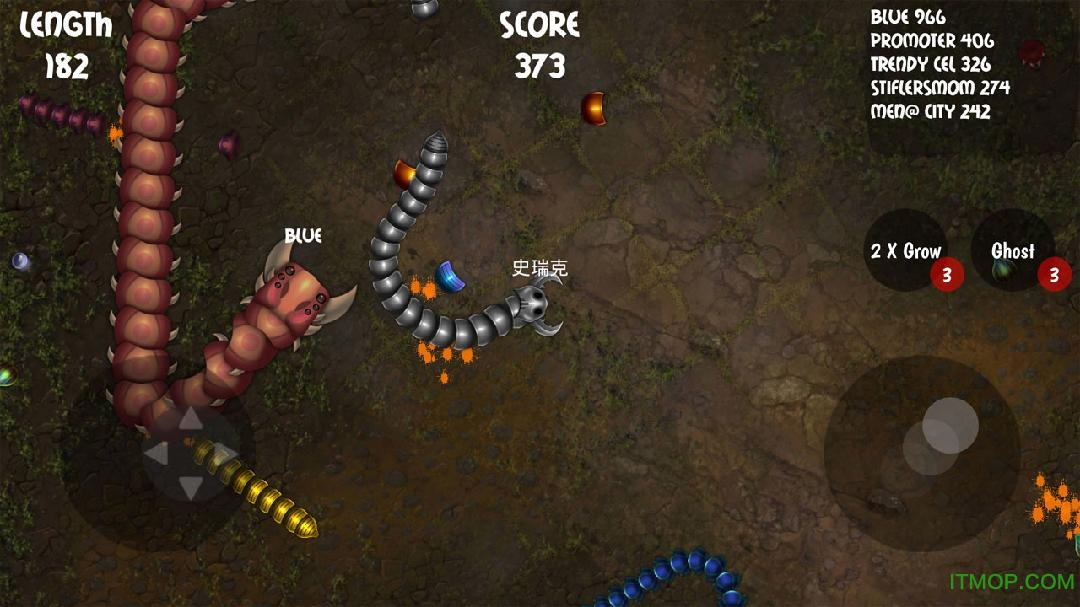Tap the left arrow on the D-pad
This screenshot has height=607, width=1080.
click(156, 454)
